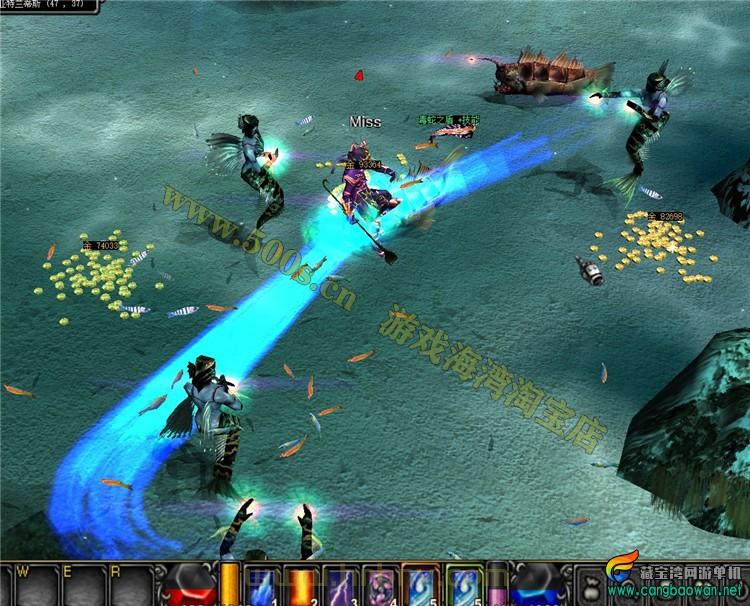Activate the ice shard skill in slot 1
750x606 pixels.
260,586
